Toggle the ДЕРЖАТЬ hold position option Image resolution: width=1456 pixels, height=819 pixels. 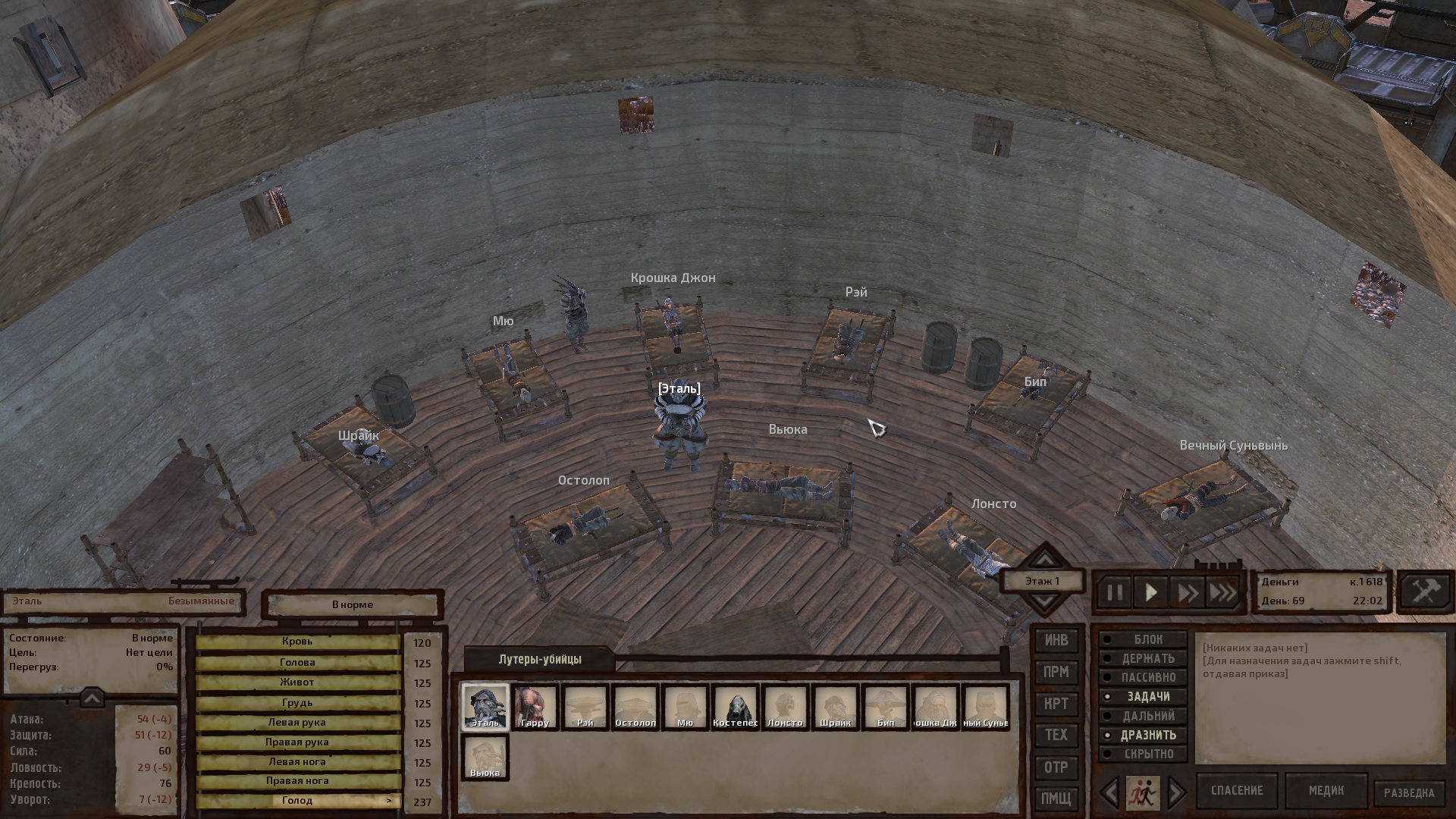[1144, 659]
